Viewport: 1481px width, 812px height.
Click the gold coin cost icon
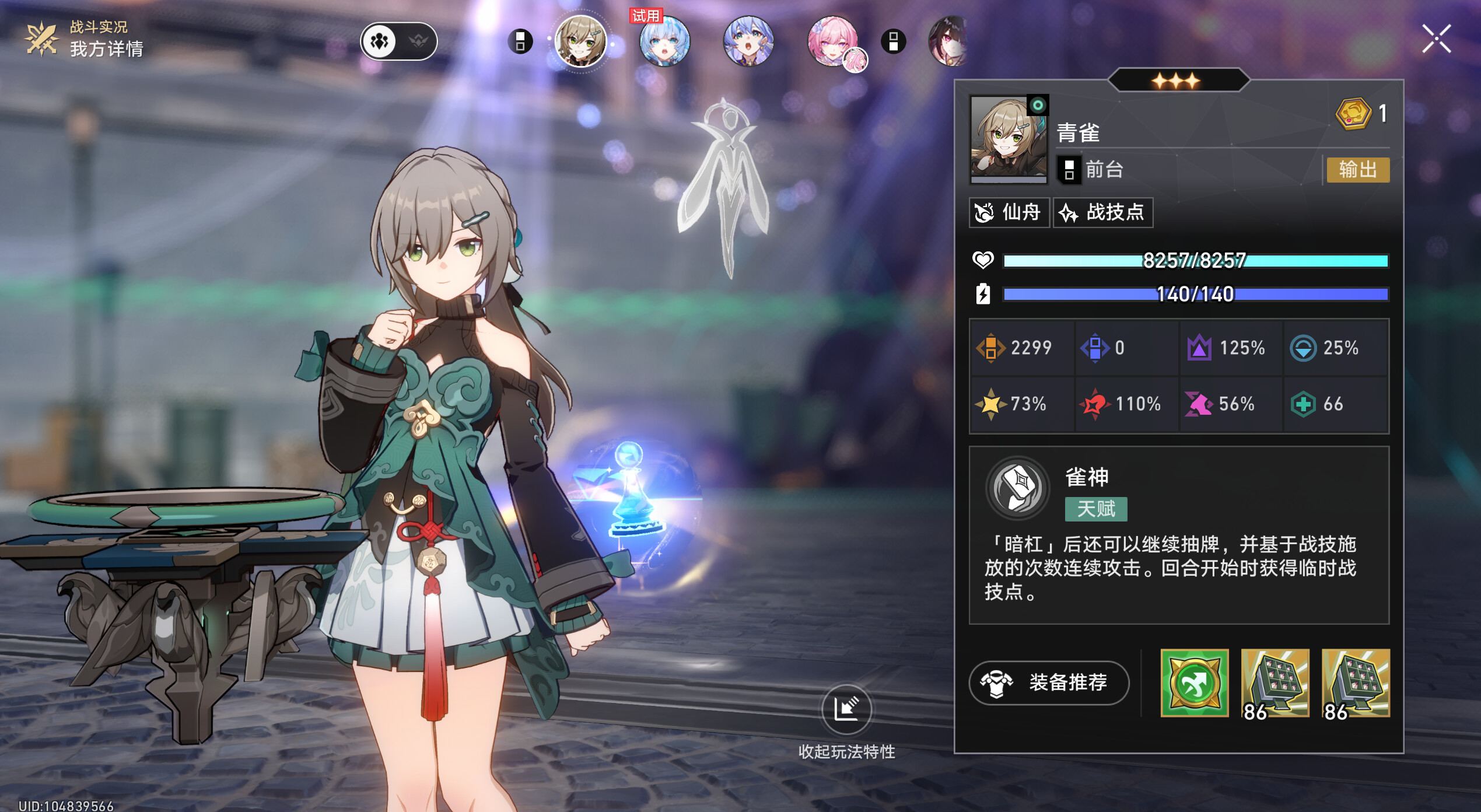coord(1353,113)
